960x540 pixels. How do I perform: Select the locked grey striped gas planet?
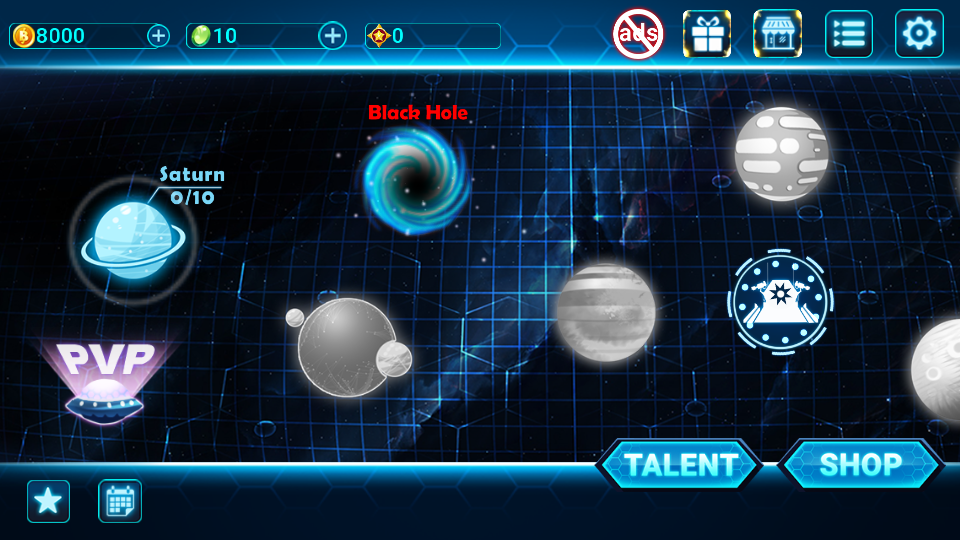[606, 311]
